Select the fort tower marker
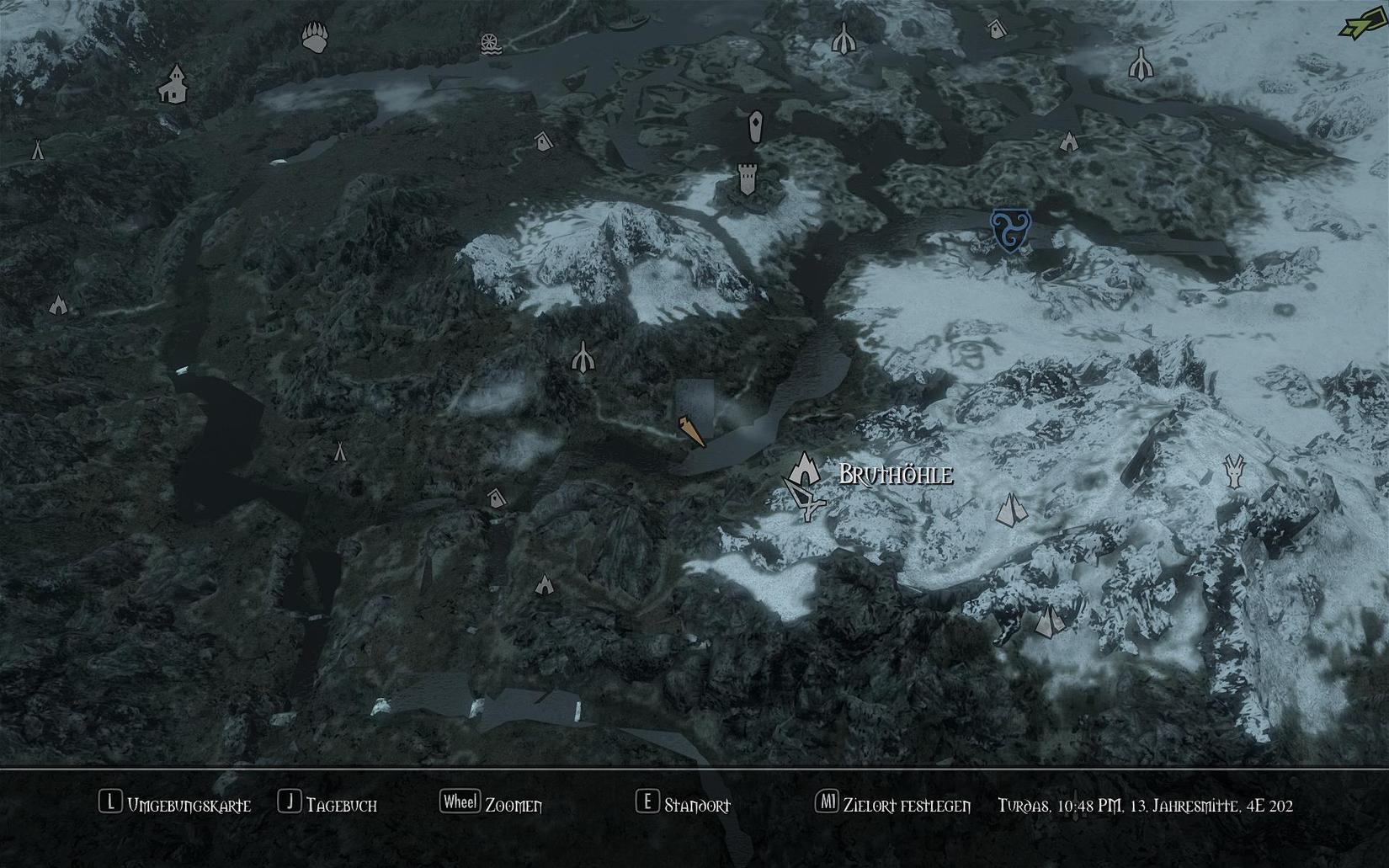Image resolution: width=1389 pixels, height=868 pixels. pos(747,179)
